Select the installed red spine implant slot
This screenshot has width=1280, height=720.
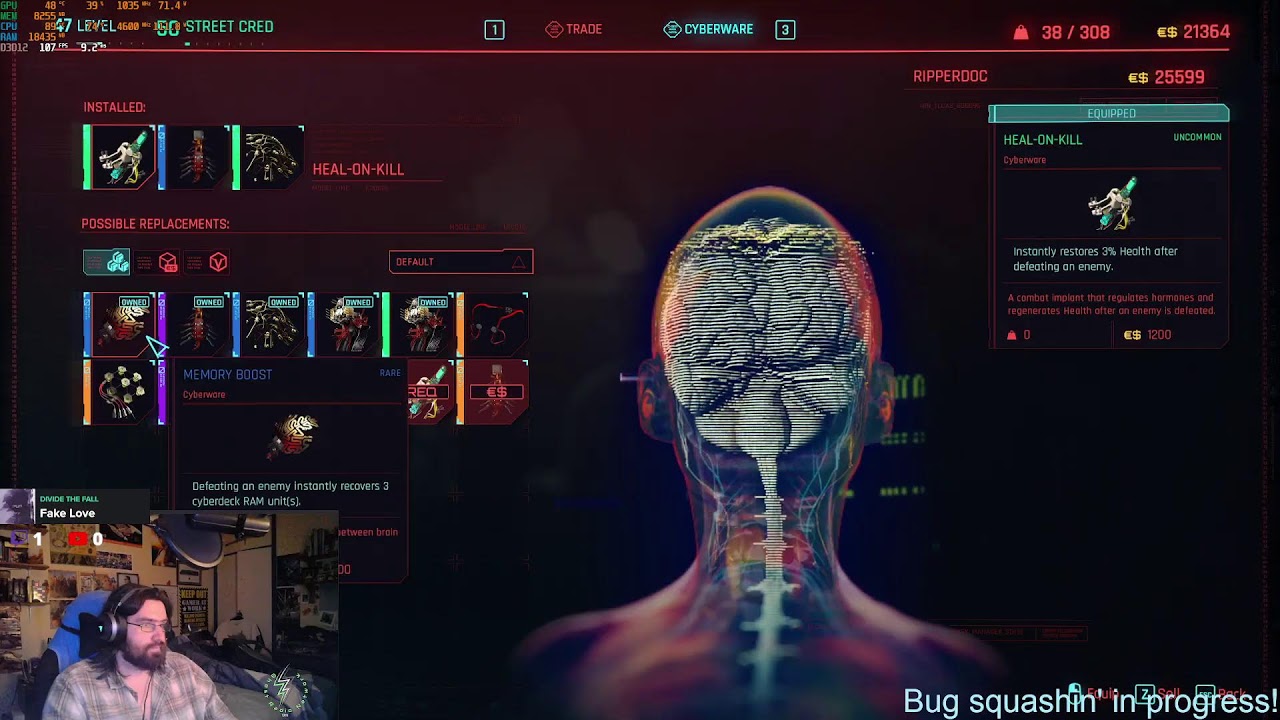pos(196,157)
